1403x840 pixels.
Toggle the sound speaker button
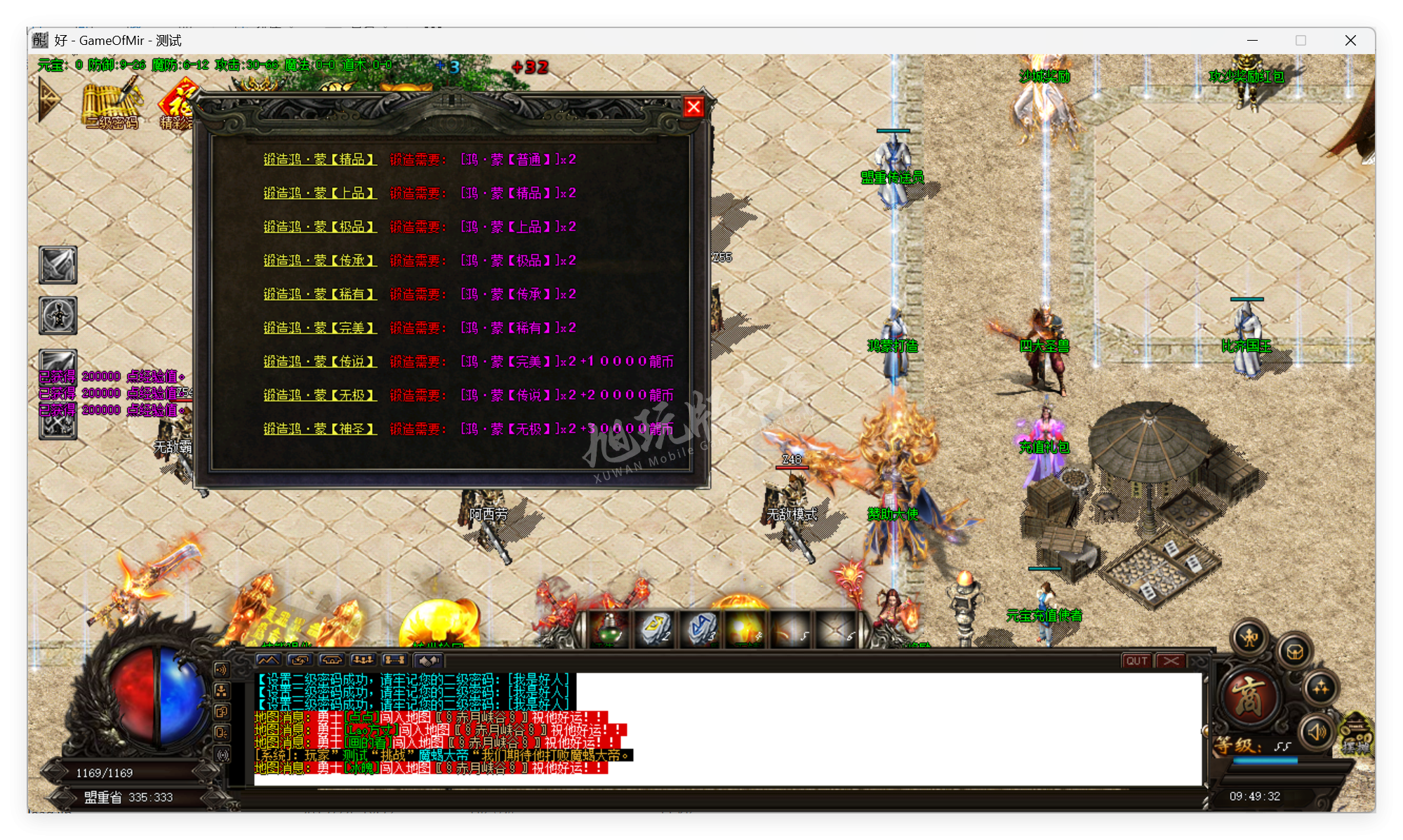1316,732
